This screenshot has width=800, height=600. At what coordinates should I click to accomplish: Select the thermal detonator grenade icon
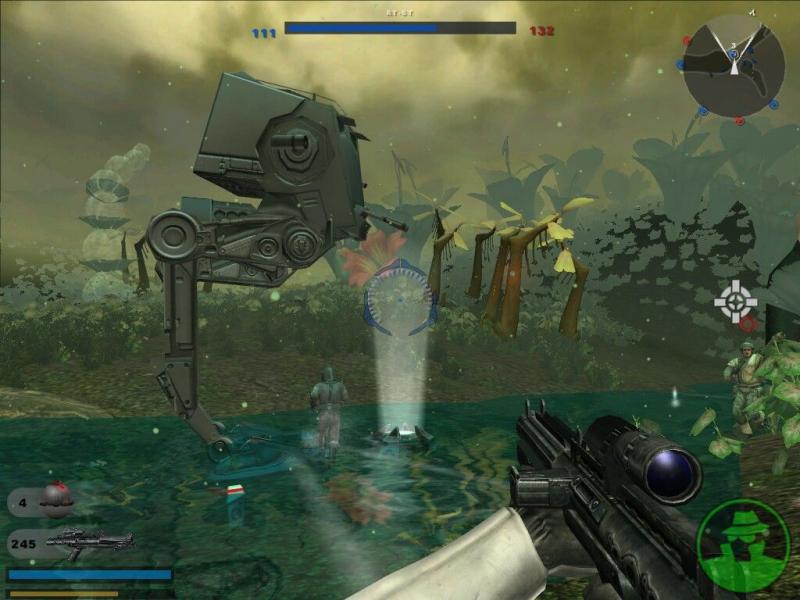pyautogui.click(x=57, y=499)
